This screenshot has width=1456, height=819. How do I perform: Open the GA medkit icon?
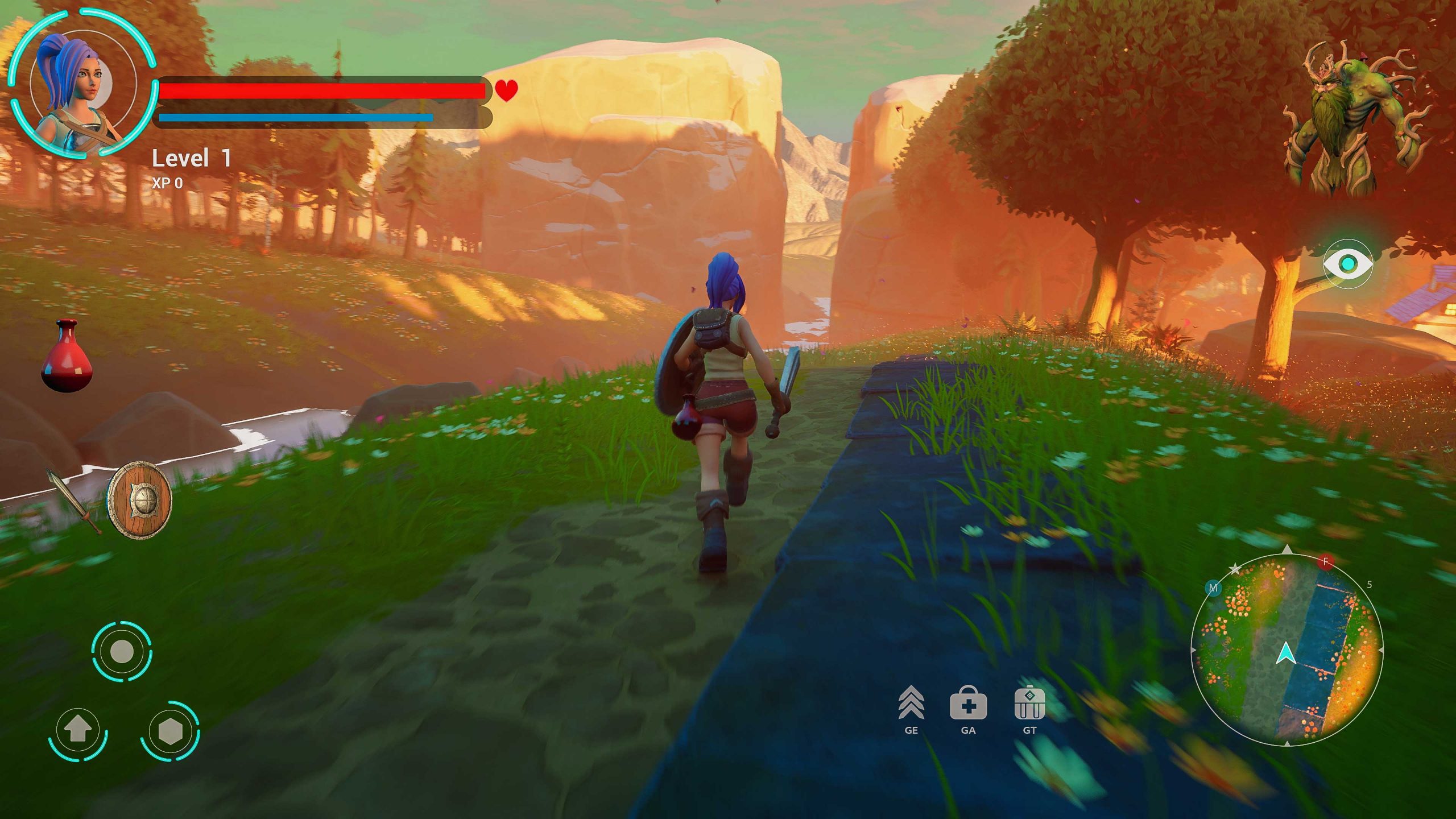point(968,704)
